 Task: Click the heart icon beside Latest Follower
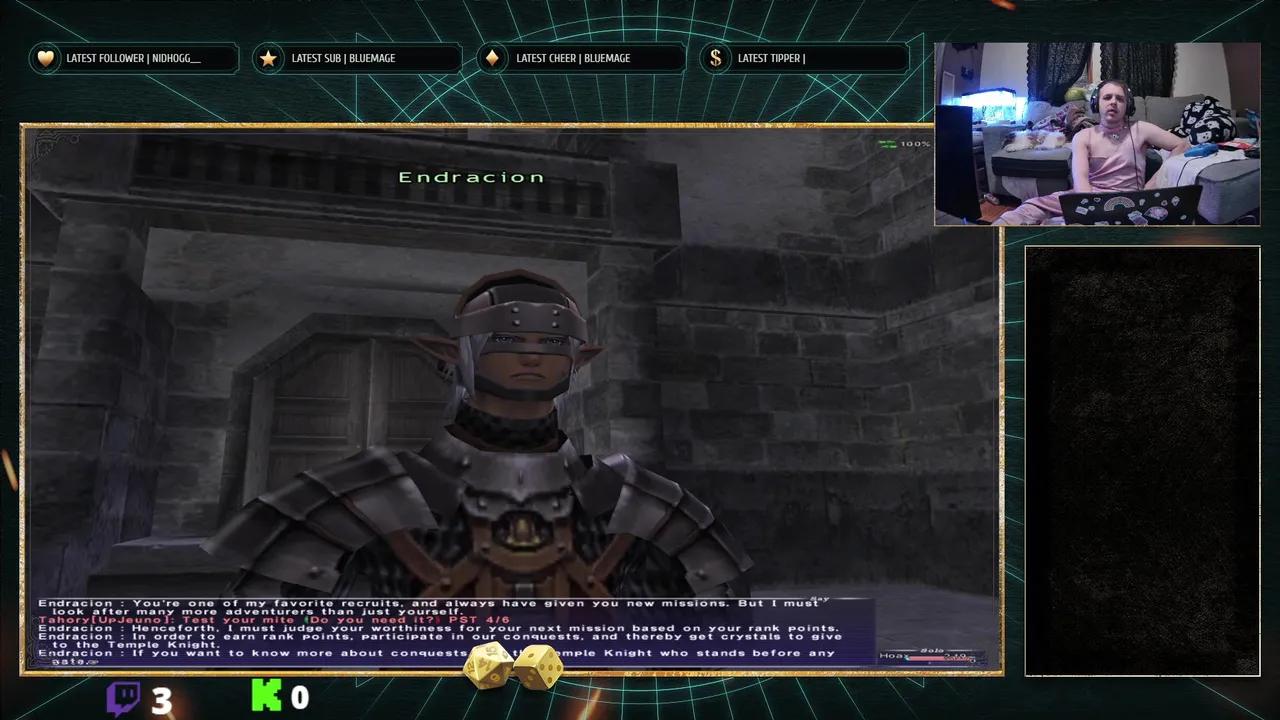pos(46,58)
